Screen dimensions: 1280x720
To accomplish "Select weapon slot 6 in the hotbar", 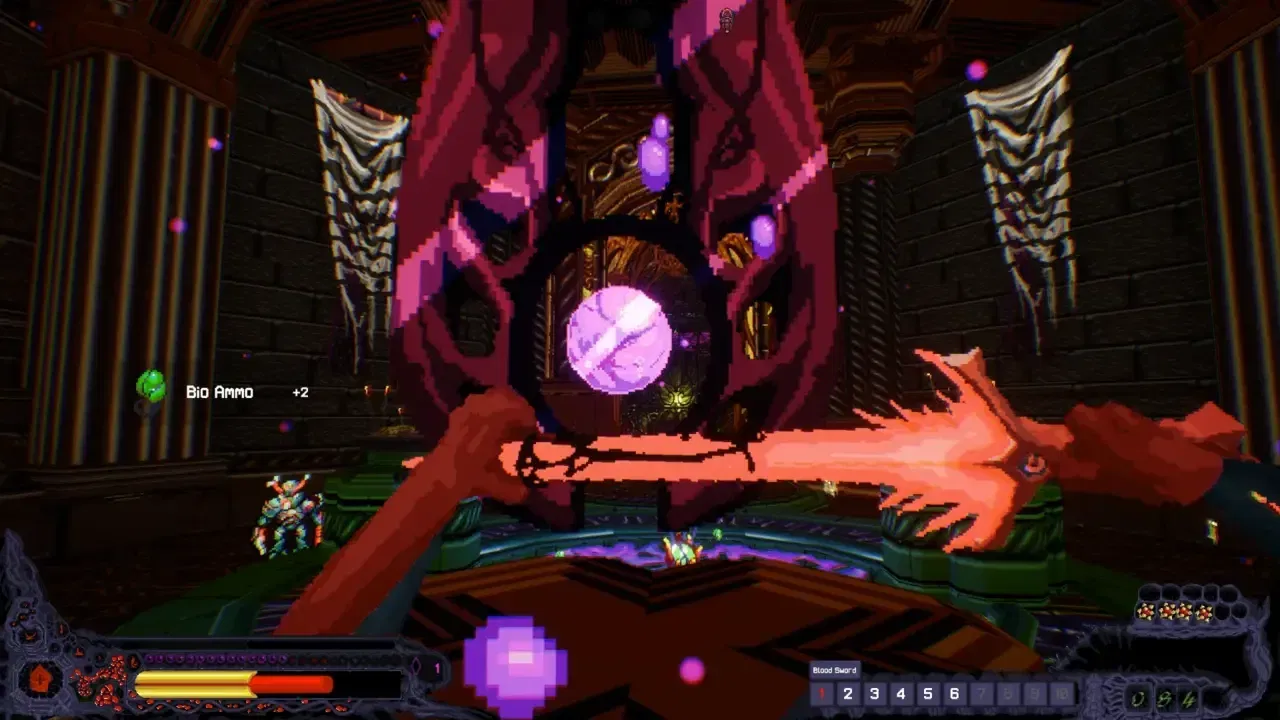I will click(x=954, y=693).
